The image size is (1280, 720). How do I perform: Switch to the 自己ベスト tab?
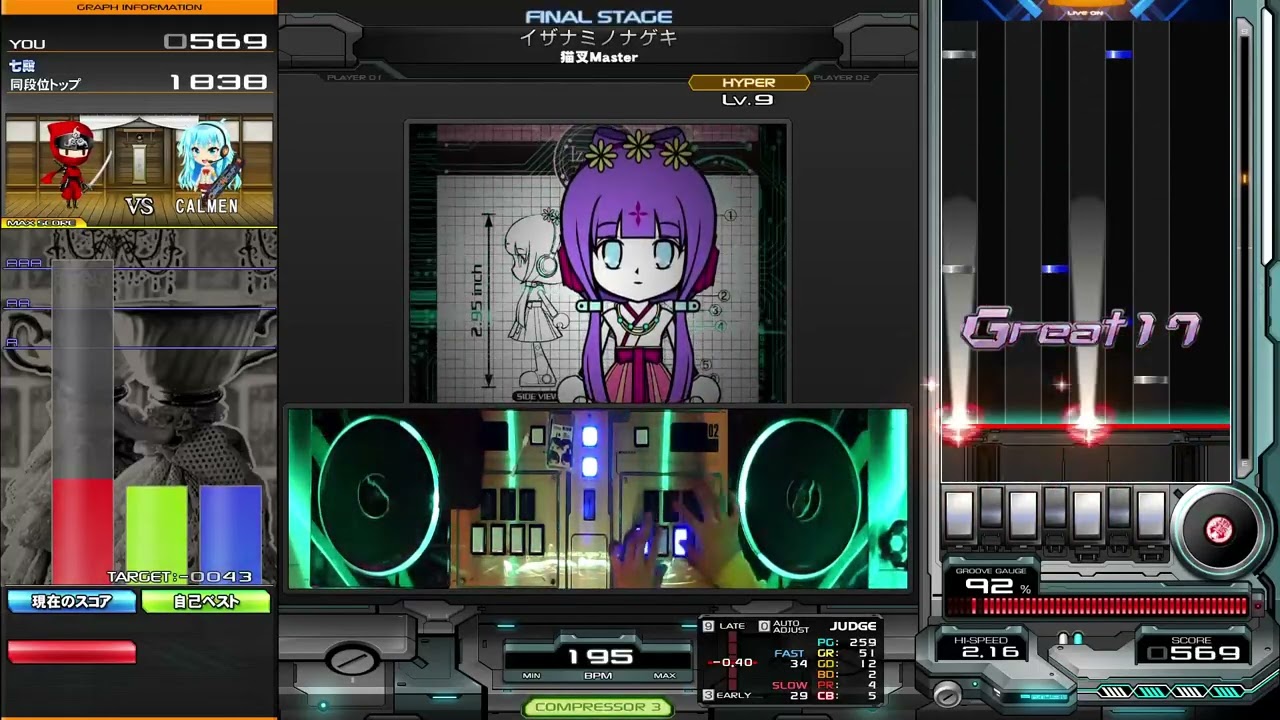pos(206,601)
